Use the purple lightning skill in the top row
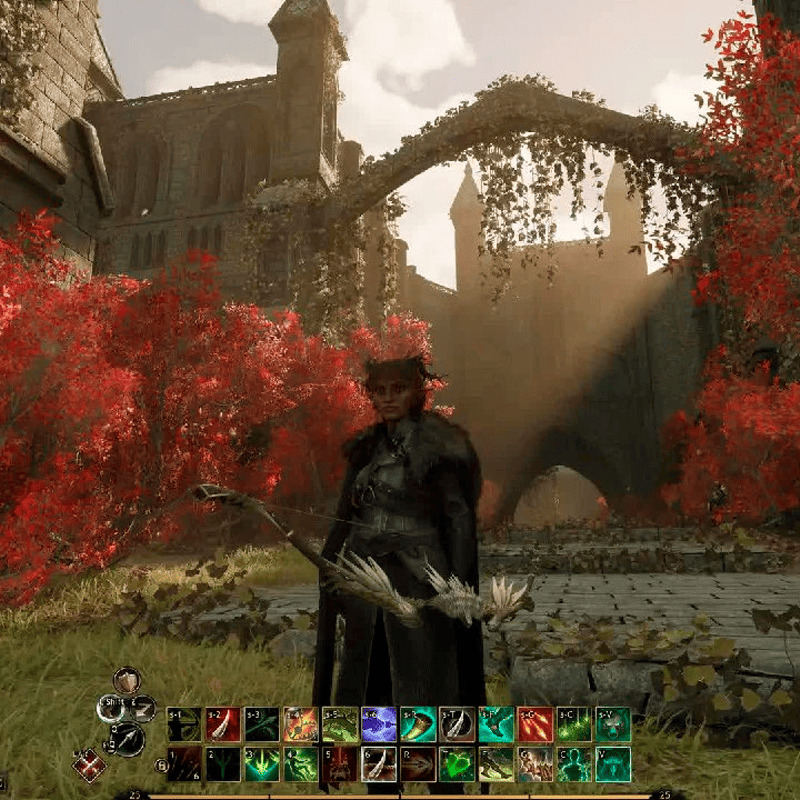The height and width of the screenshot is (800, 800). 378,724
